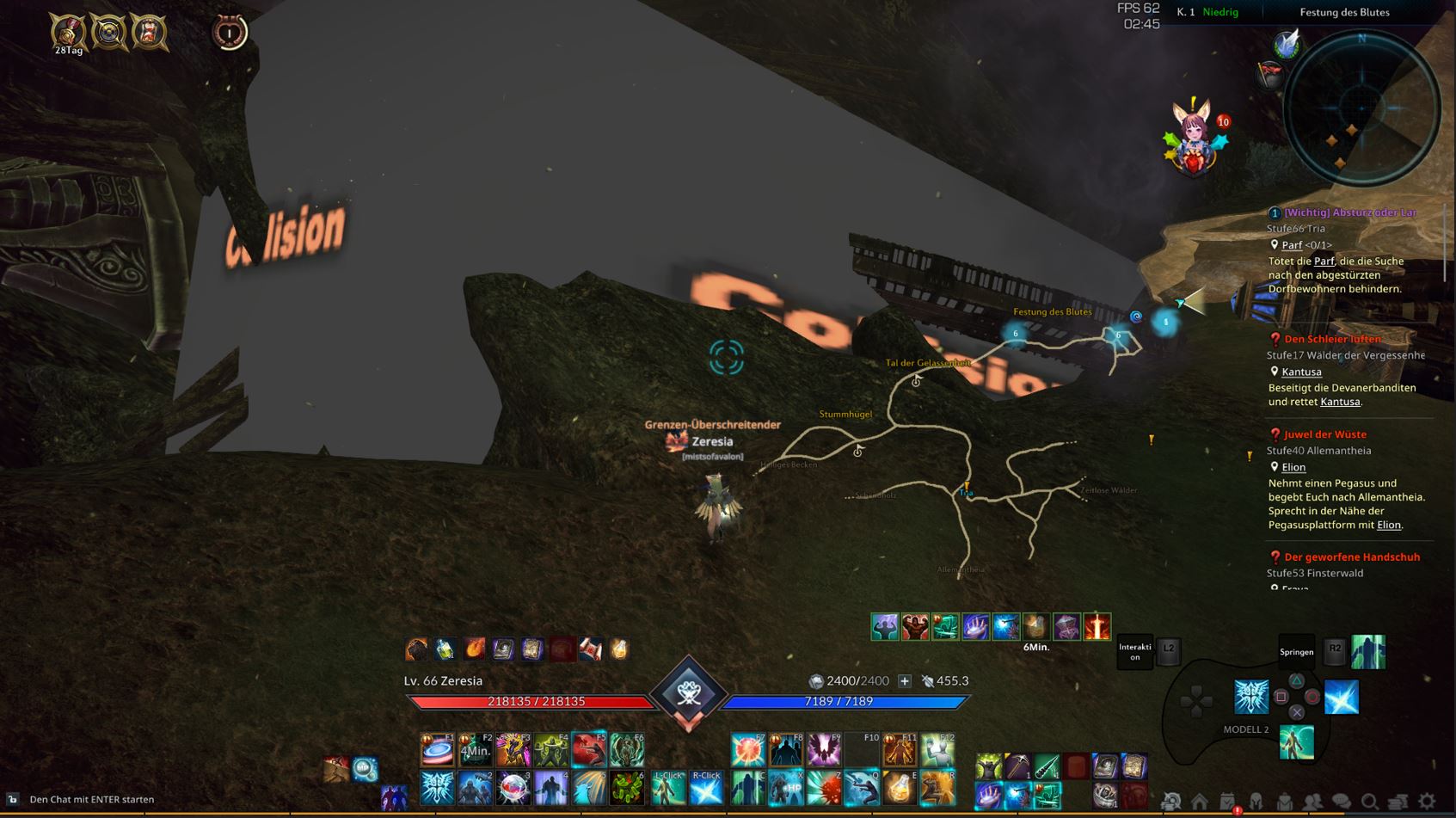The height and width of the screenshot is (818, 1456).
Task: Use the yellow potion flask on E
Action: point(900,788)
